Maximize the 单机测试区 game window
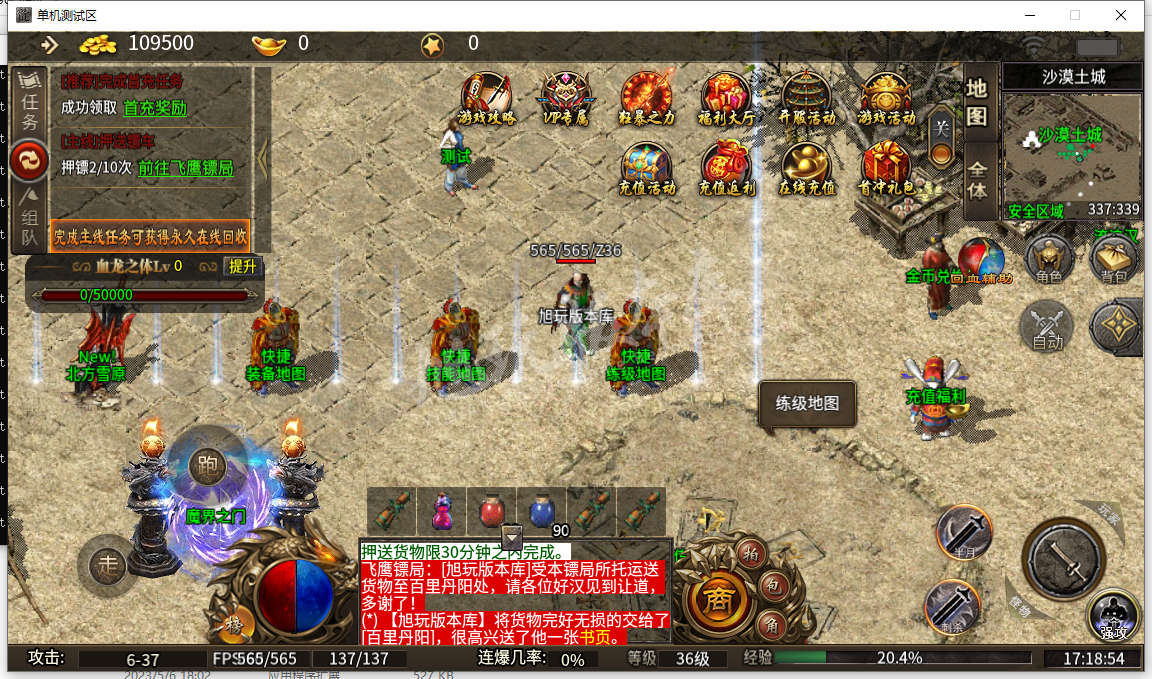1152x679 pixels. (1075, 15)
